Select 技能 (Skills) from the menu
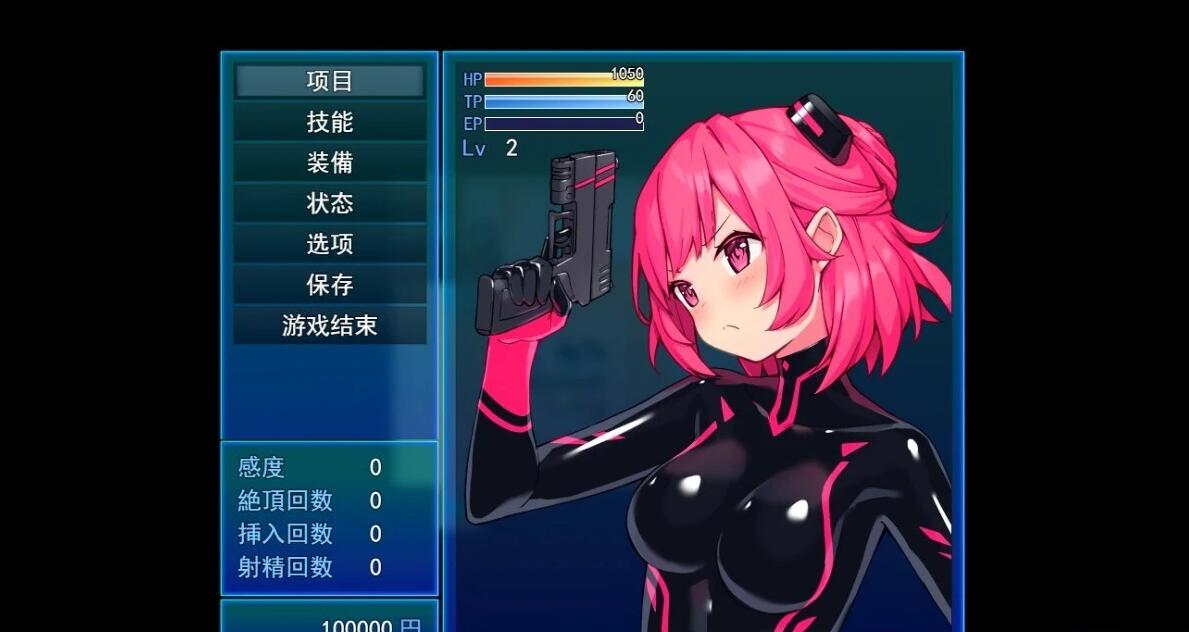Screen dimensions: 1189x632 [329, 122]
